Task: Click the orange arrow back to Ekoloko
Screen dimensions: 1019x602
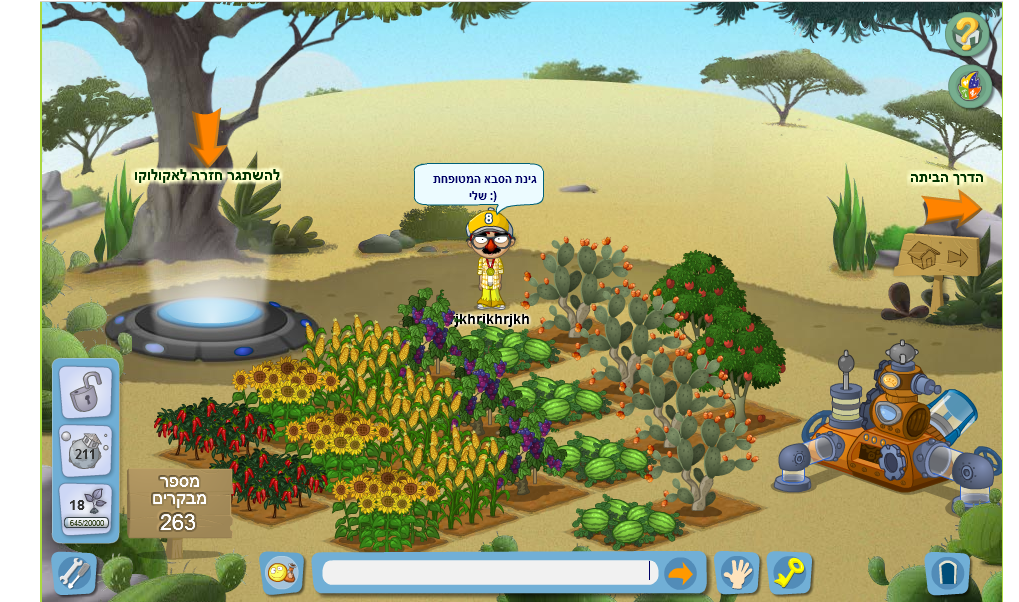Action: 209,138
